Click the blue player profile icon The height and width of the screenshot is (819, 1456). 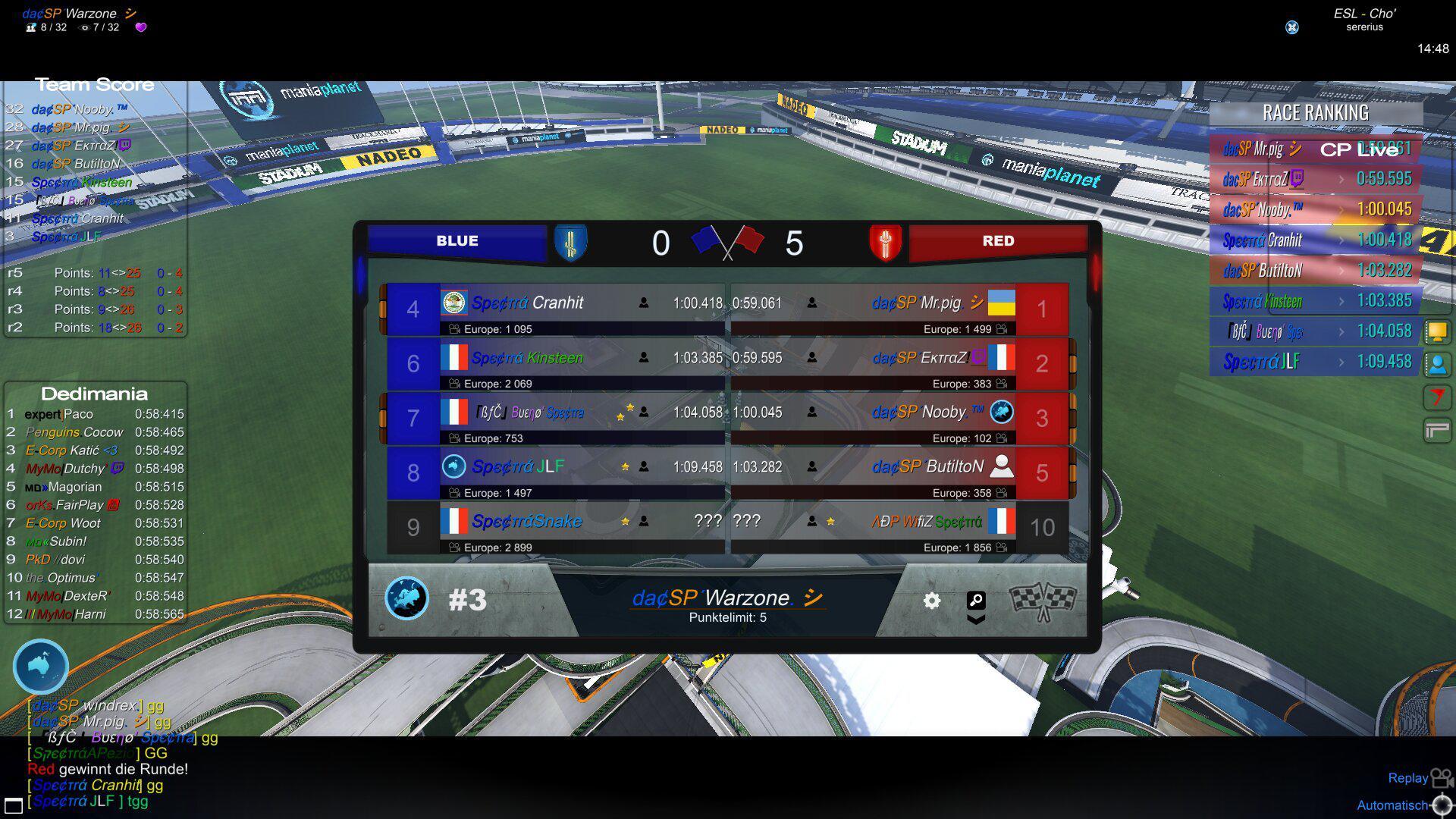[x=1437, y=365]
